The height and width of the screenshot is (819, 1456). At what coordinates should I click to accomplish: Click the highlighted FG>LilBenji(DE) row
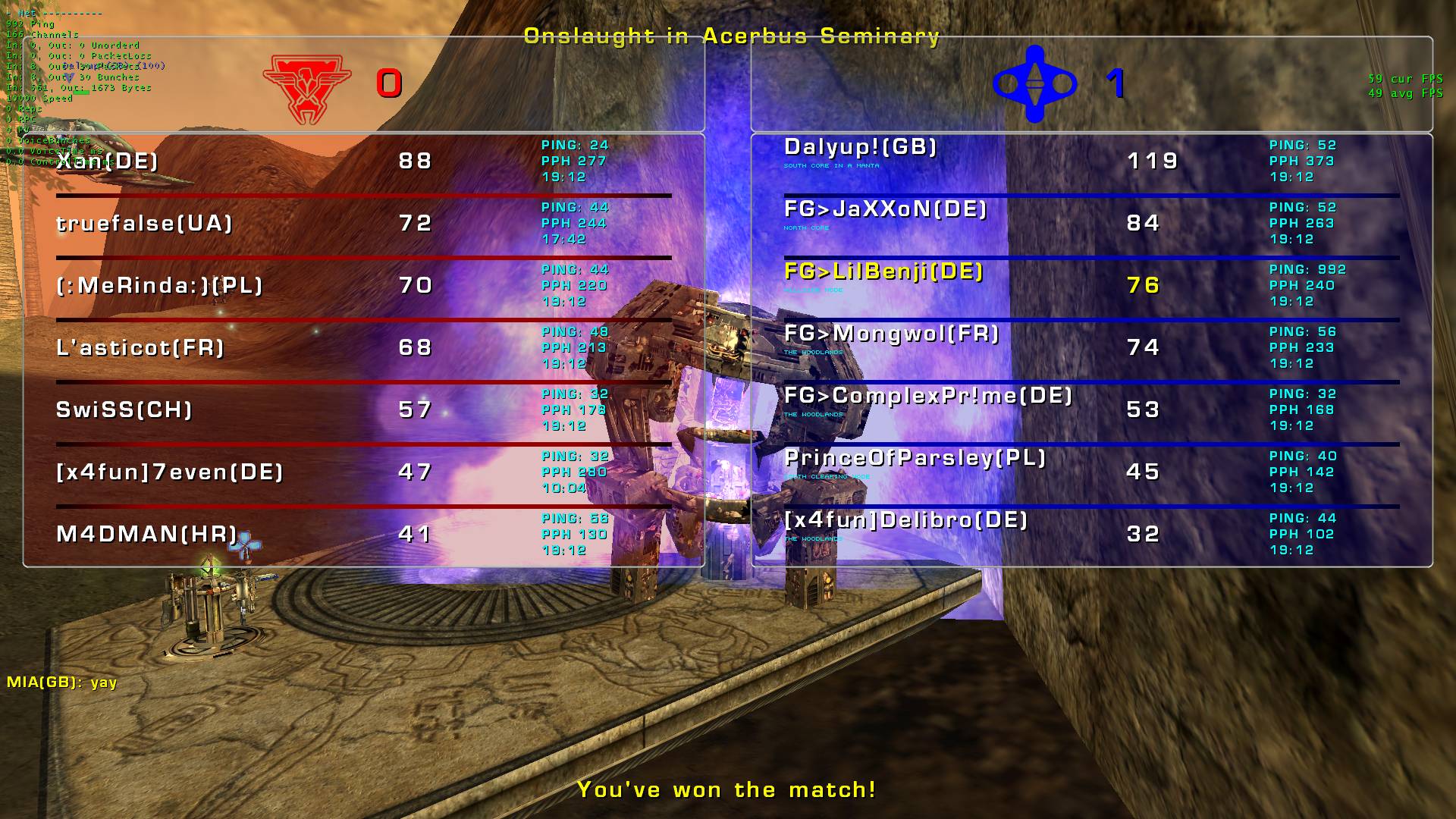click(x=883, y=271)
